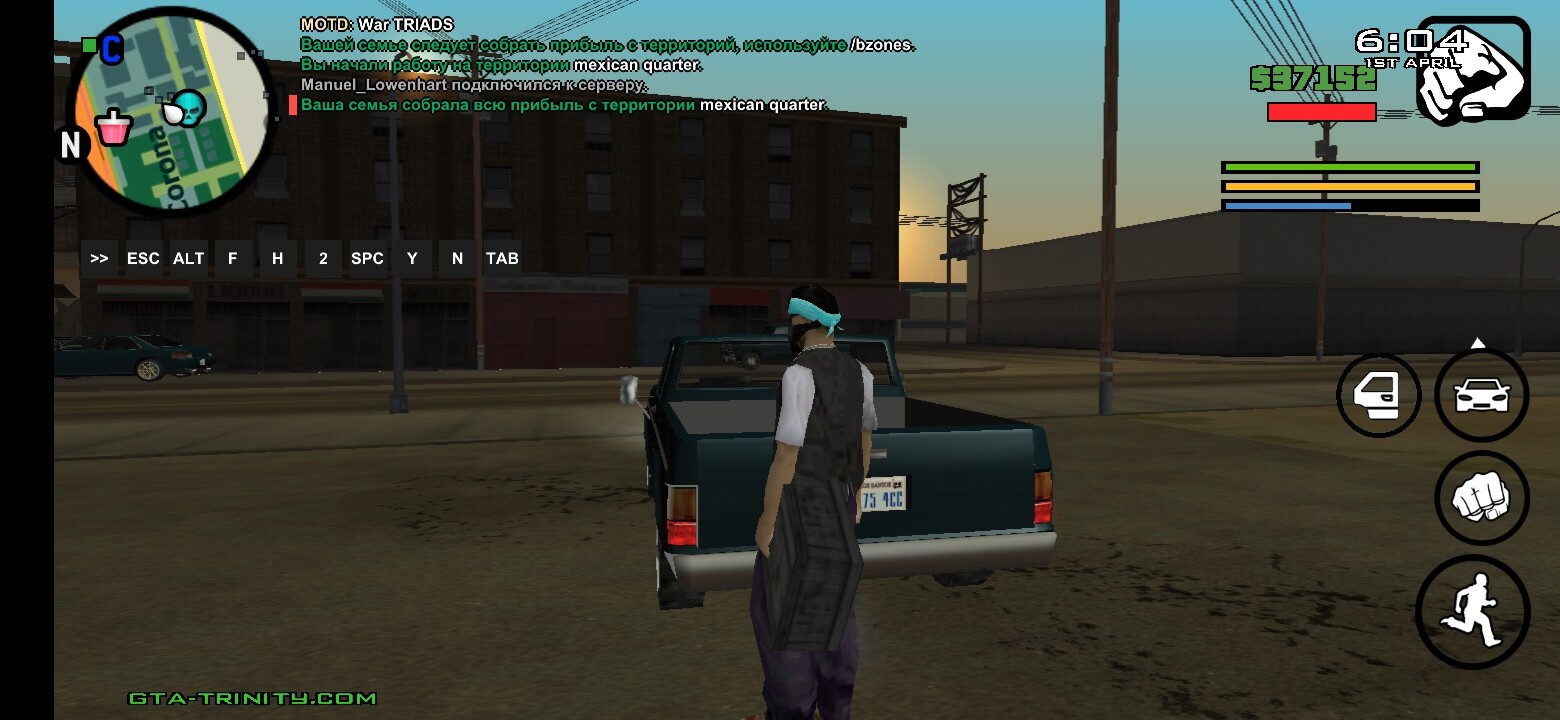This screenshot has height=720, width=1560.
Task: Tap the round car icon button
Action: click(x=1481, y=395)
